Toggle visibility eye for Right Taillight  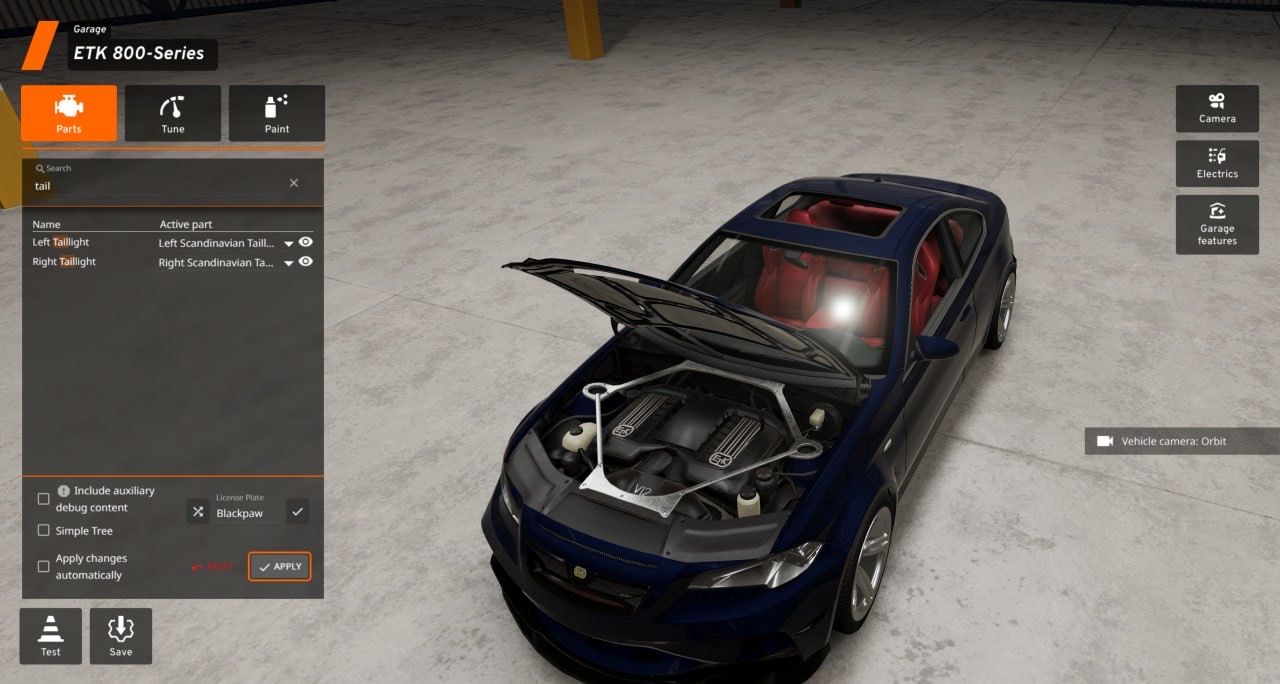tap(306, 262)
